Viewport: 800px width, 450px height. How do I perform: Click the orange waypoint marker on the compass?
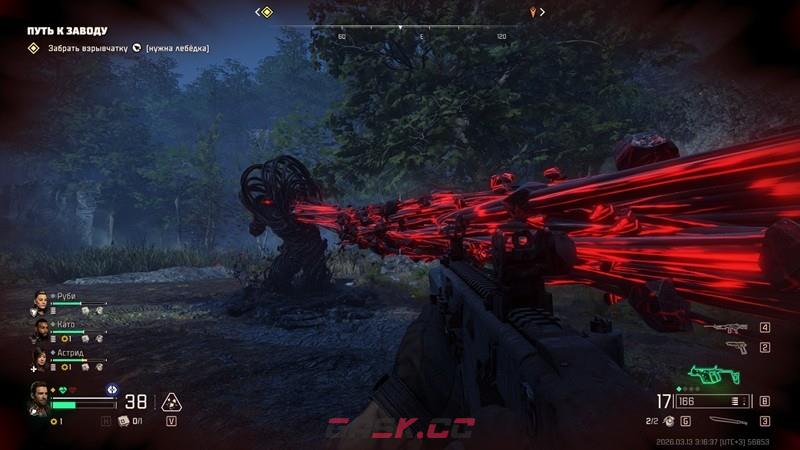point(536,12)
